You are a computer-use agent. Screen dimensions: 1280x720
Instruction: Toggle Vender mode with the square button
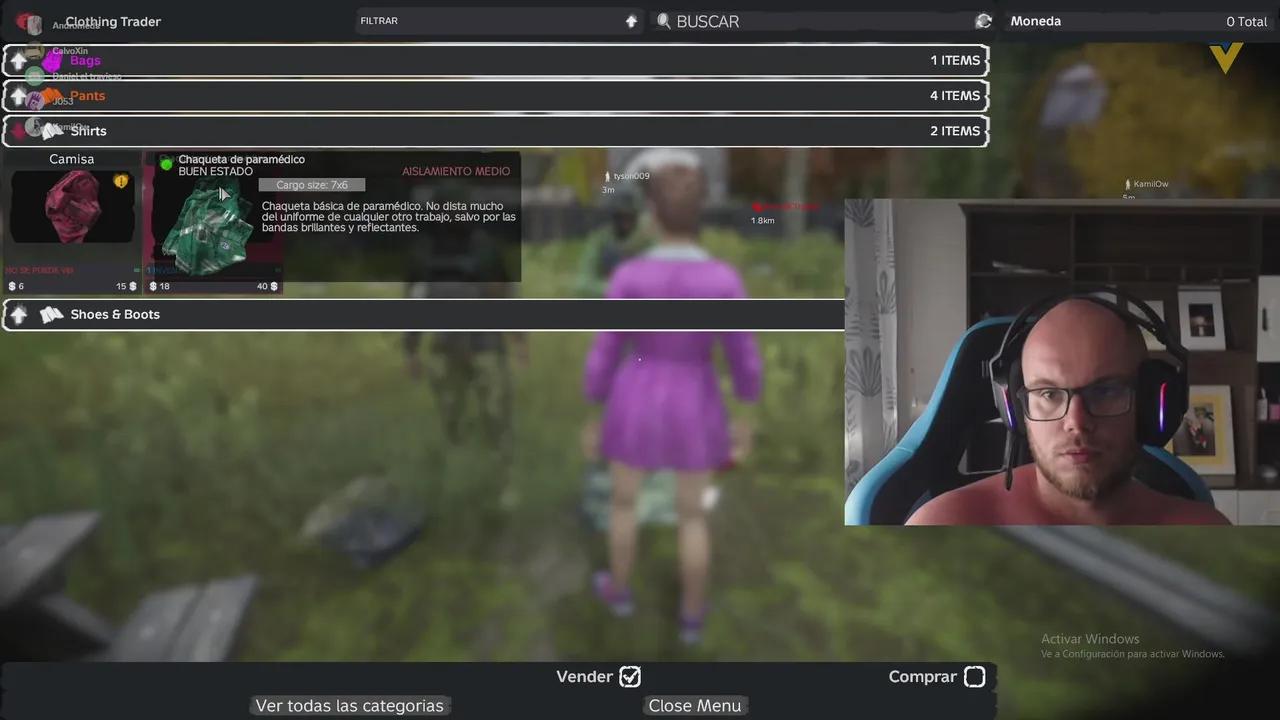(630, 676)
